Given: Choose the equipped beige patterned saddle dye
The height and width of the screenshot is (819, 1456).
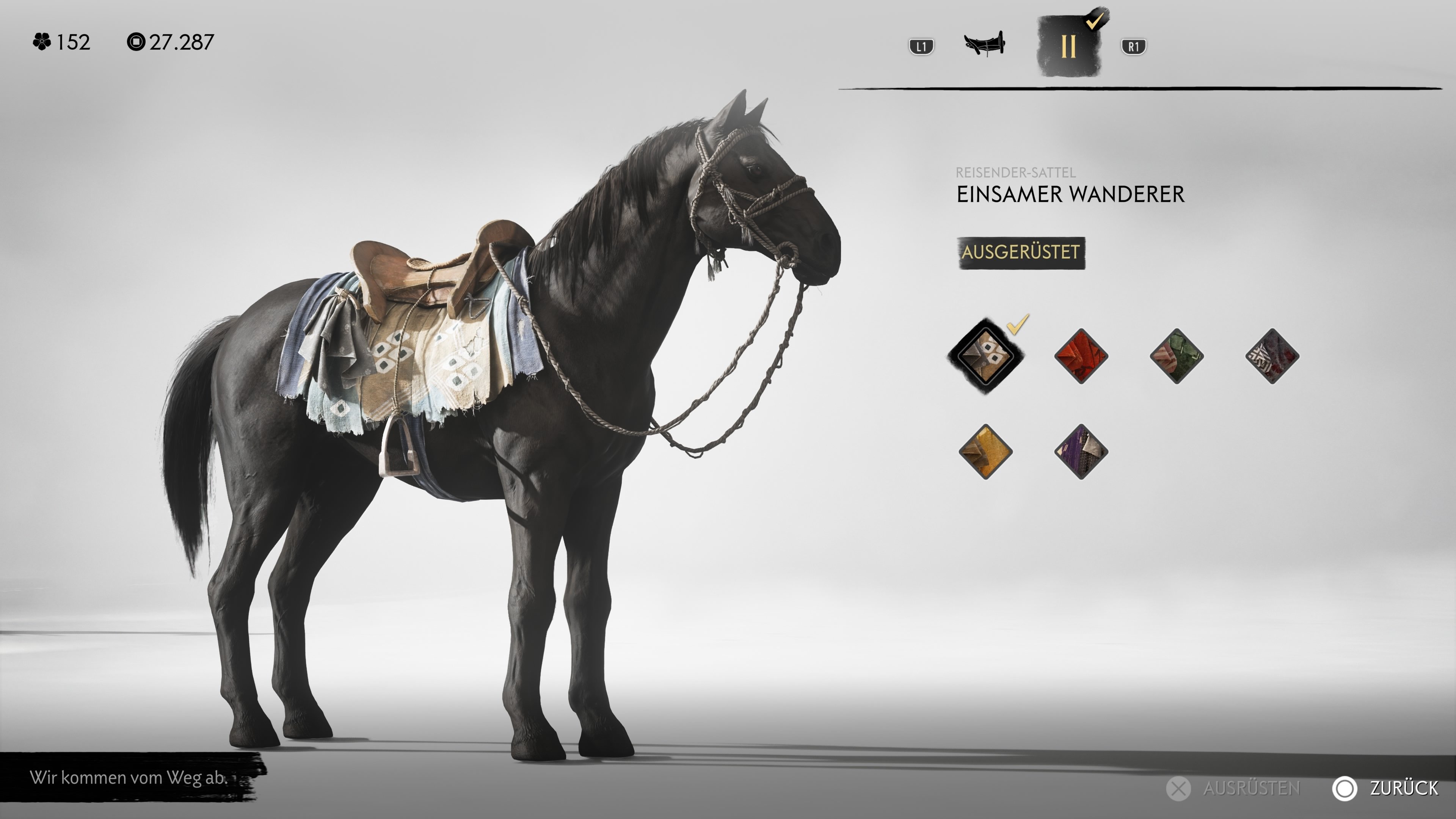Looking at the screenshot, I should (986, 356).
